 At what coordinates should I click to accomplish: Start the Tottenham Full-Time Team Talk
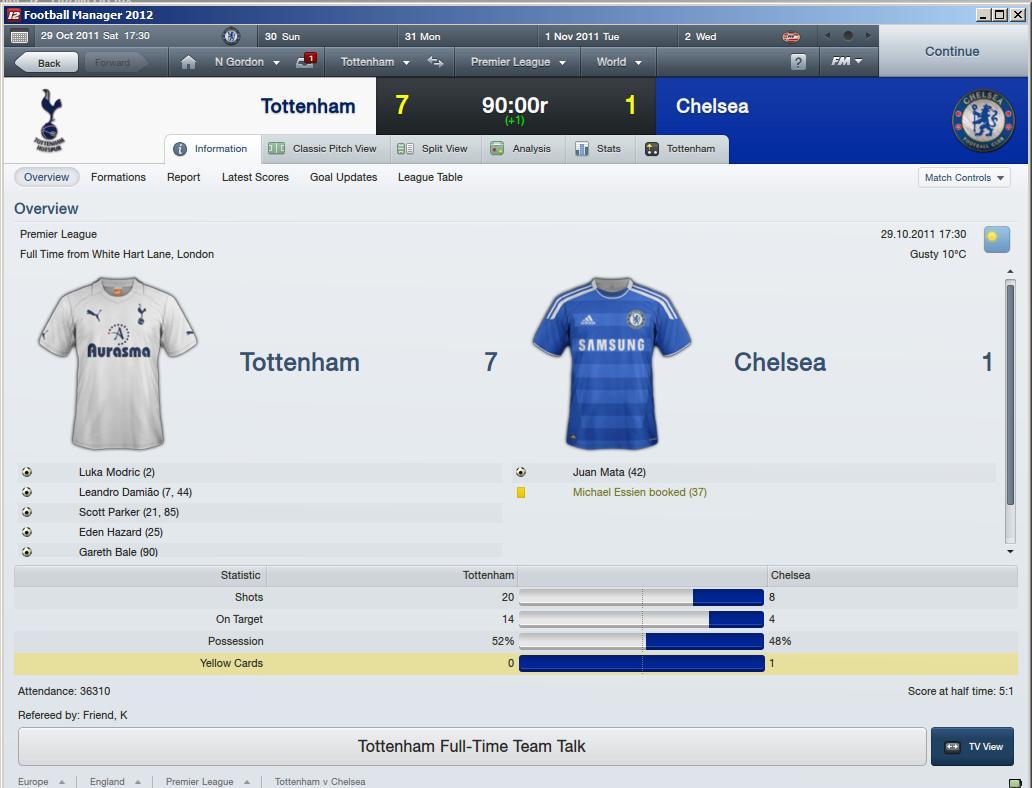472,746
